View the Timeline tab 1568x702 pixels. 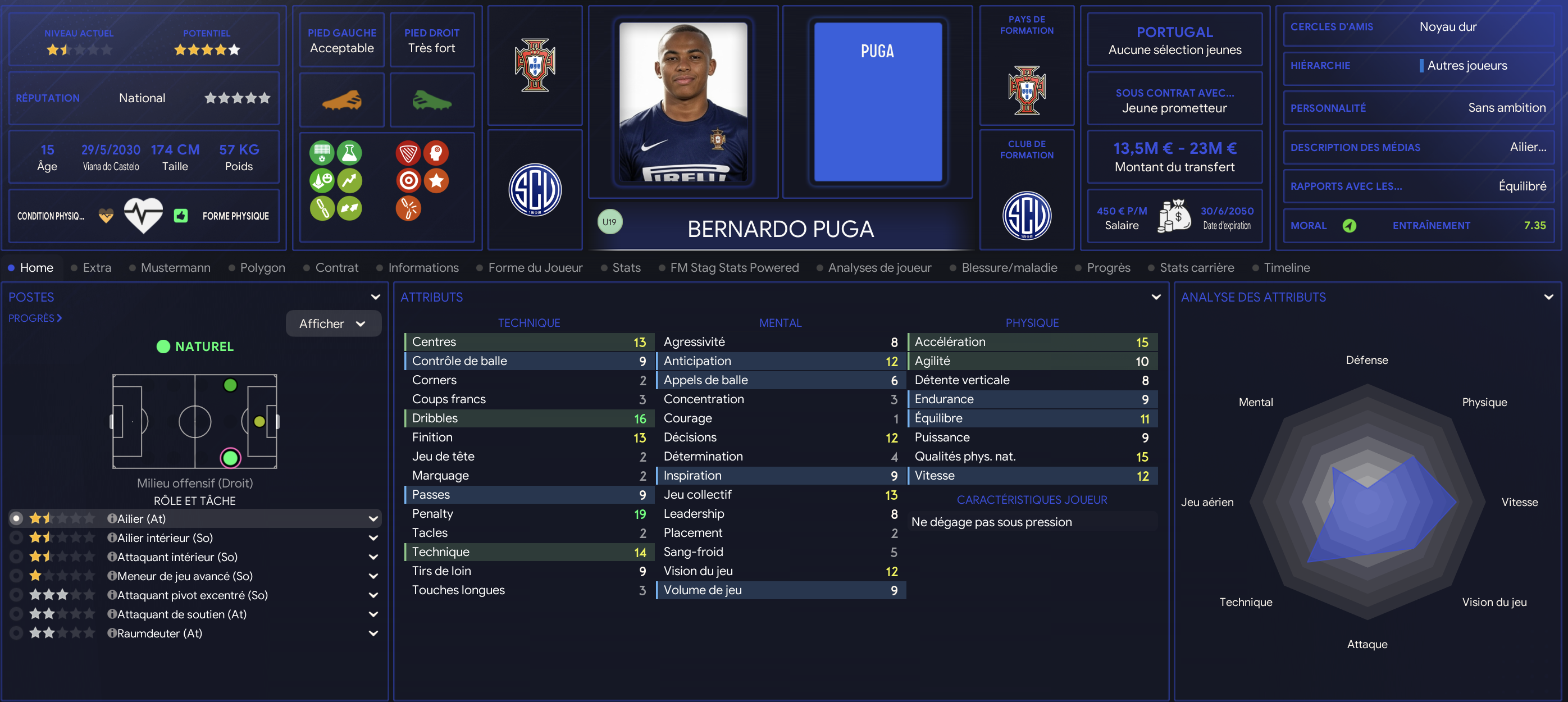[x=1286, y=268]
